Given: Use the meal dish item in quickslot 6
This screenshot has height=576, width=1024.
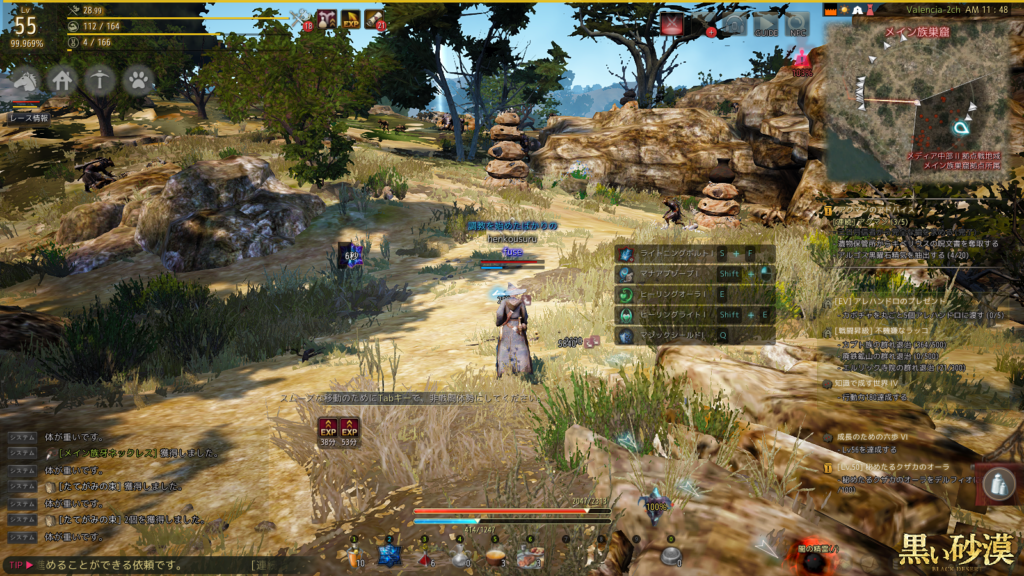Looking at the screenshot, I should (x=529, y=556).
